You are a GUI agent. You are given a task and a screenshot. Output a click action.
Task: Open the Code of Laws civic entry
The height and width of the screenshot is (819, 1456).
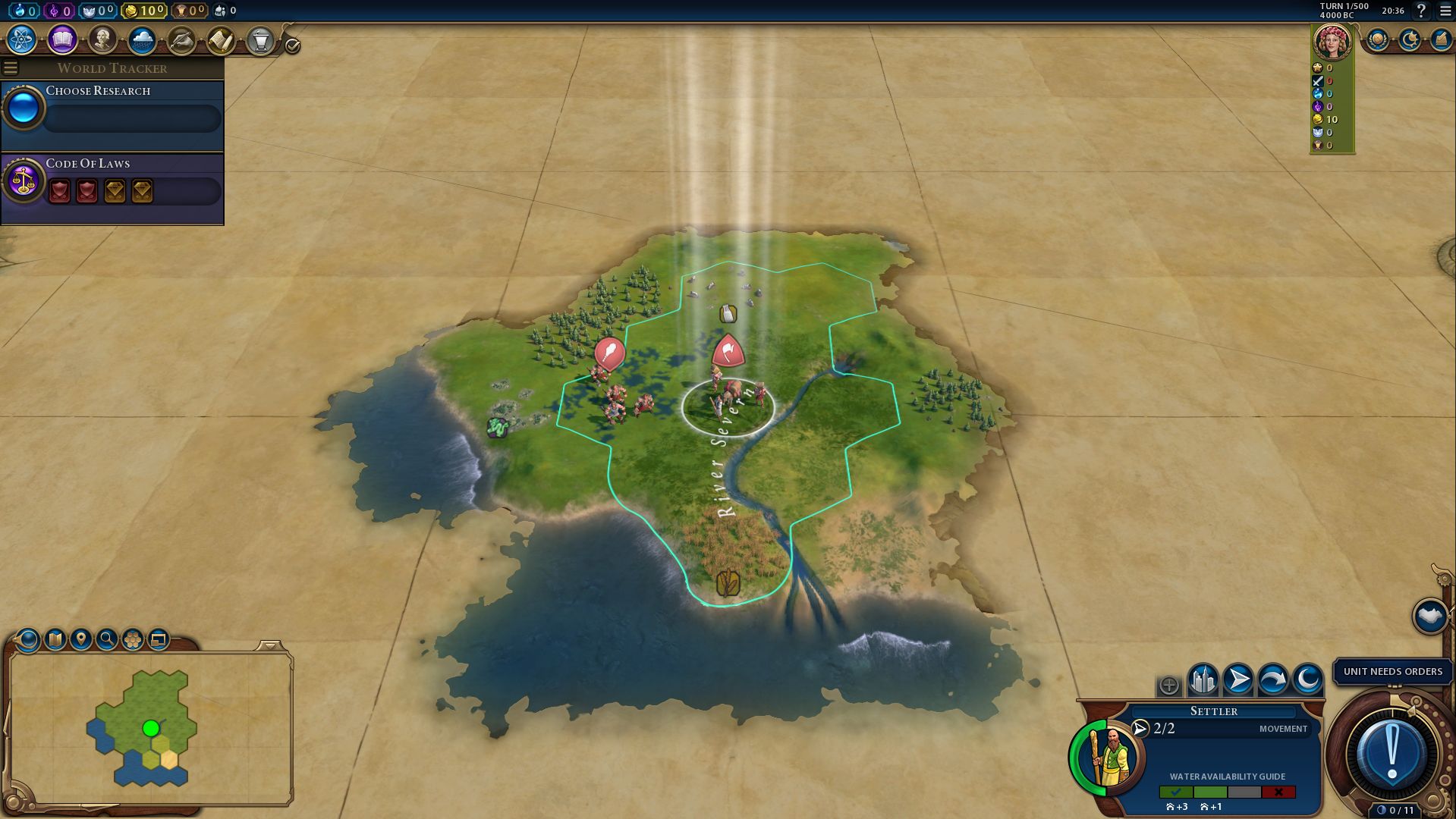coord(112,182)
